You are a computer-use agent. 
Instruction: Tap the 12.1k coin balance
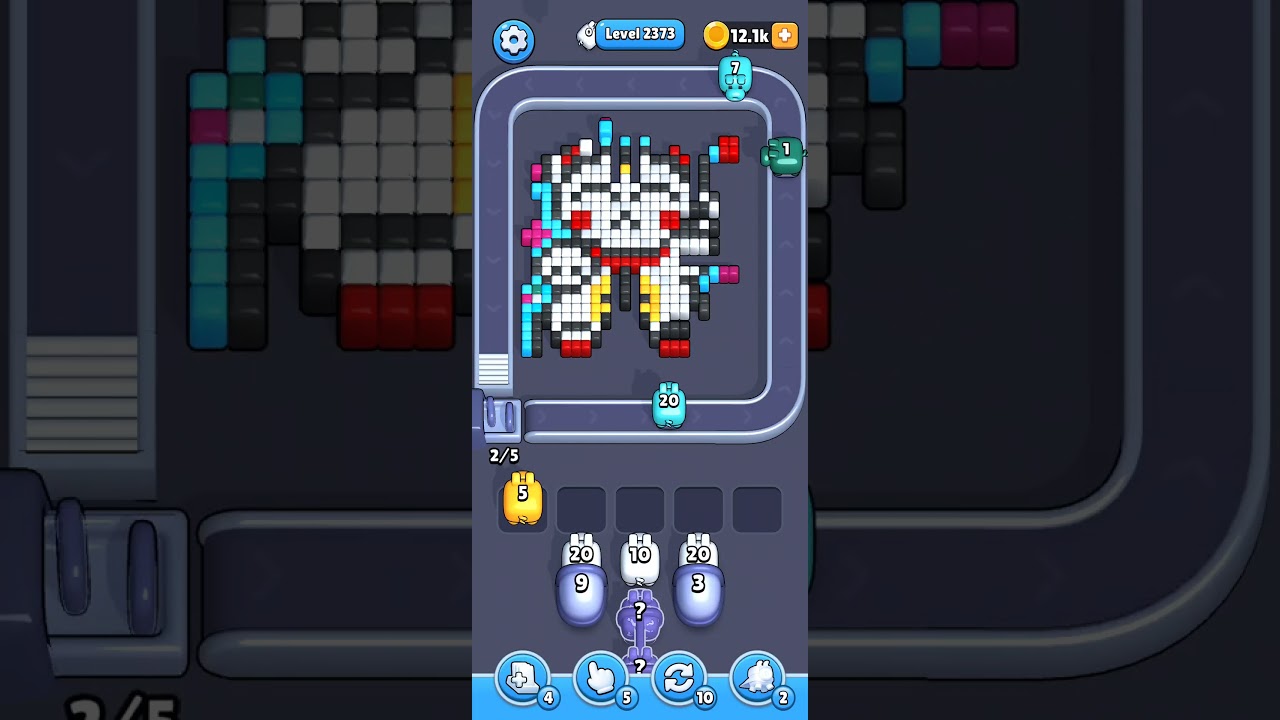[x=749, y=34]
